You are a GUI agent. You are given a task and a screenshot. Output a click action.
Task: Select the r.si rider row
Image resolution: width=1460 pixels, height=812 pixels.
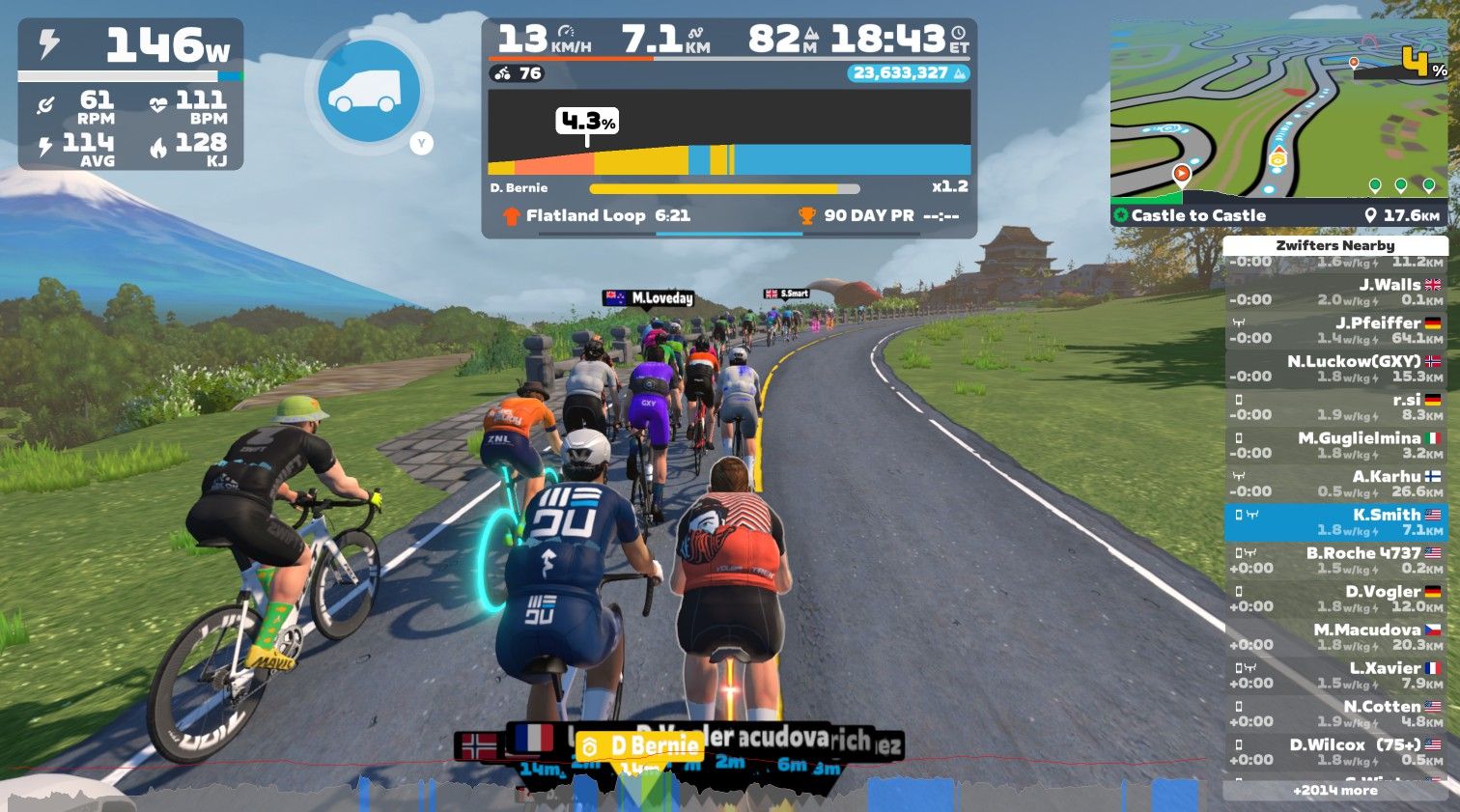[1335, 407]
